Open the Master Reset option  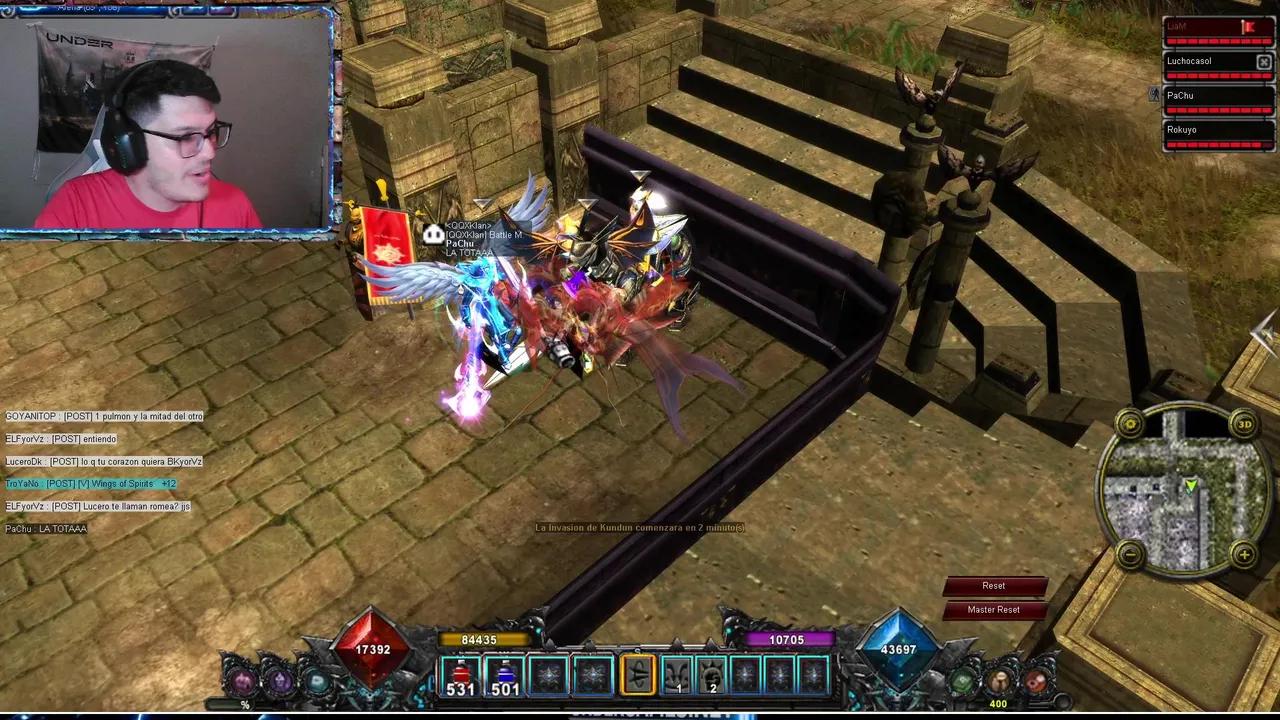(993, 610)
